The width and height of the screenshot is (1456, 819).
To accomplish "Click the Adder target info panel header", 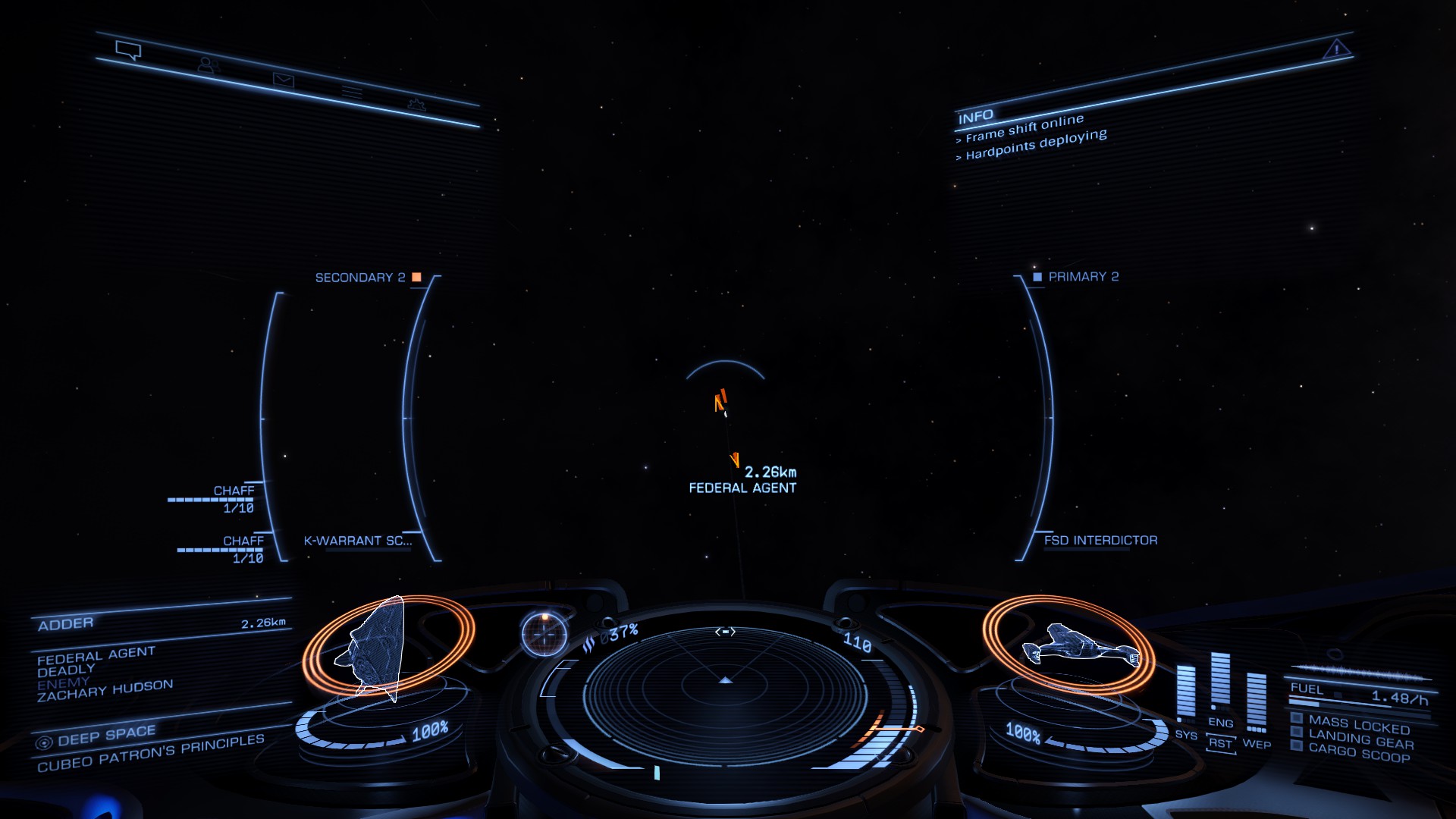I will tap(66, 623).
